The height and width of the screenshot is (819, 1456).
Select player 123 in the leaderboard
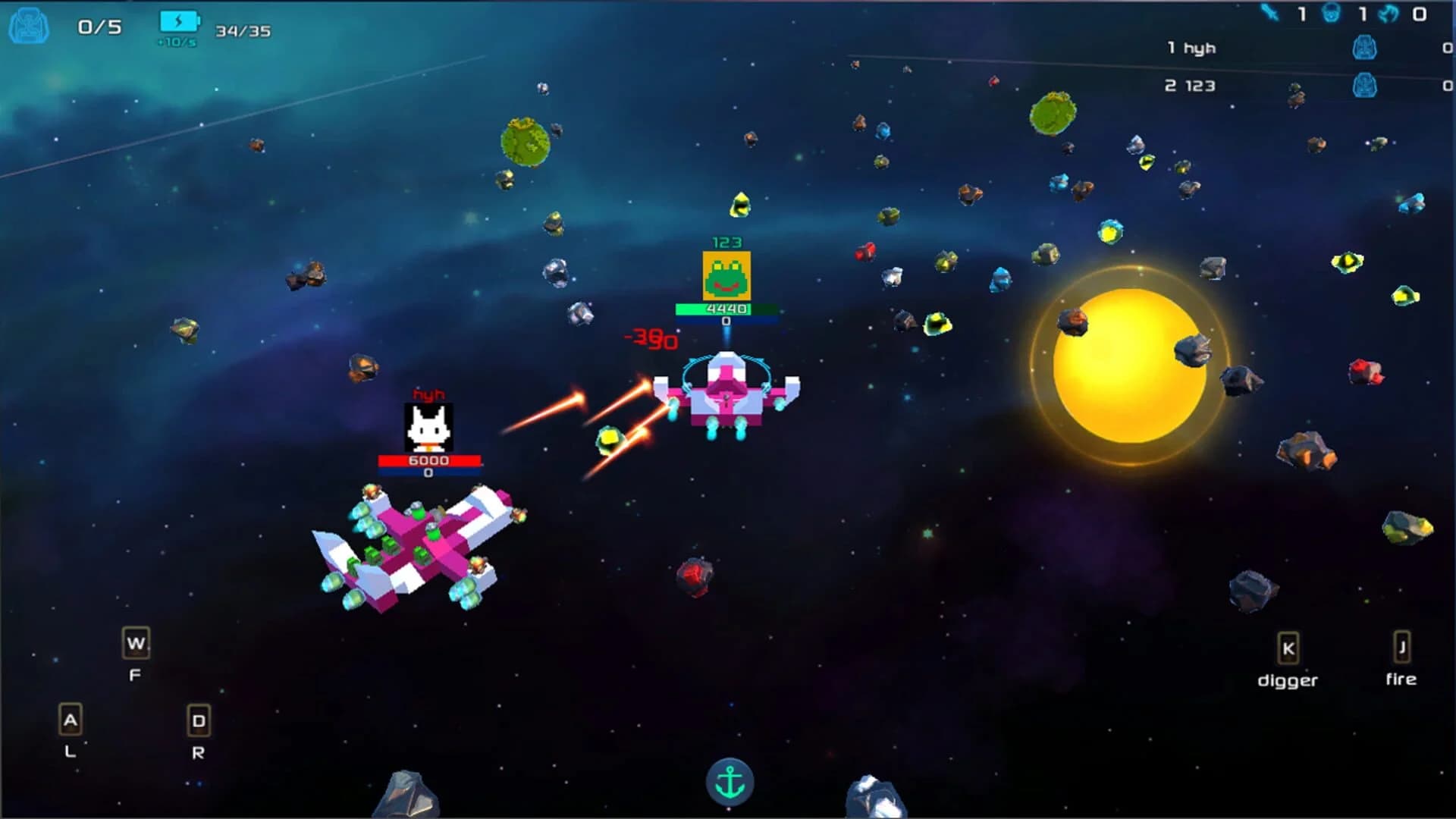[x=1192, y=86]
